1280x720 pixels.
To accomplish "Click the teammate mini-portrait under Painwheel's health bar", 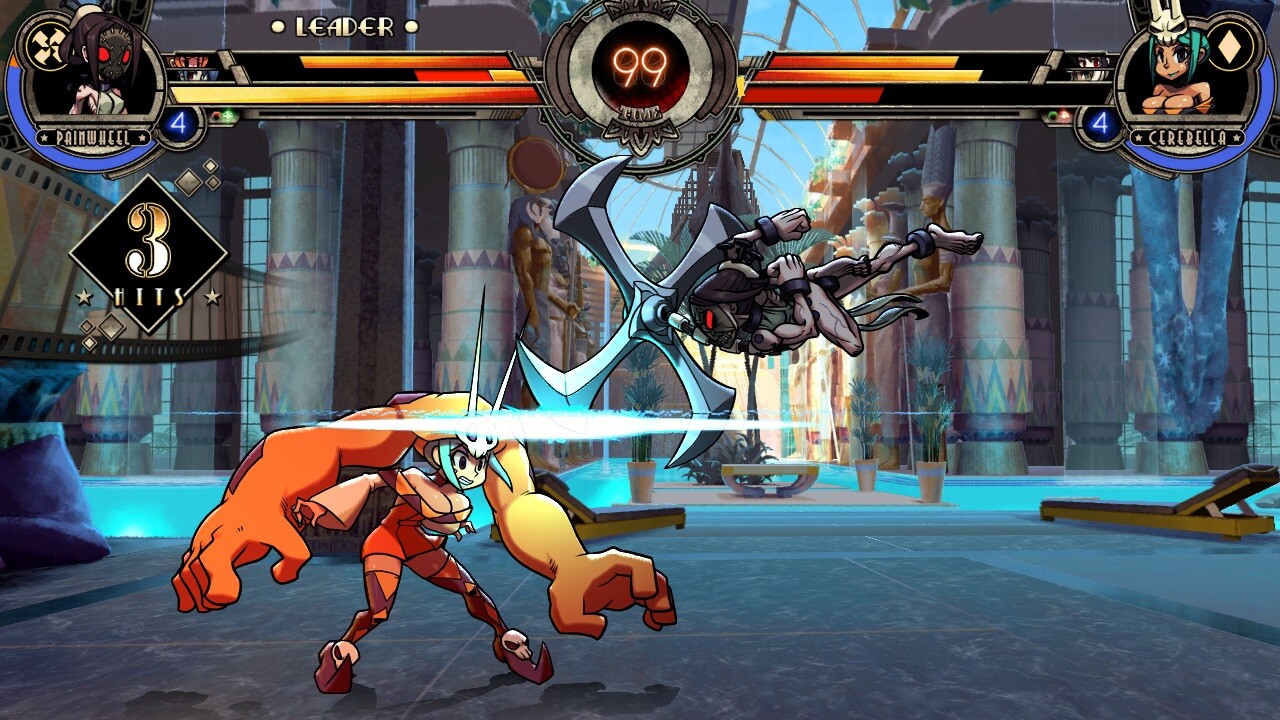I will [x=188, y=61].
